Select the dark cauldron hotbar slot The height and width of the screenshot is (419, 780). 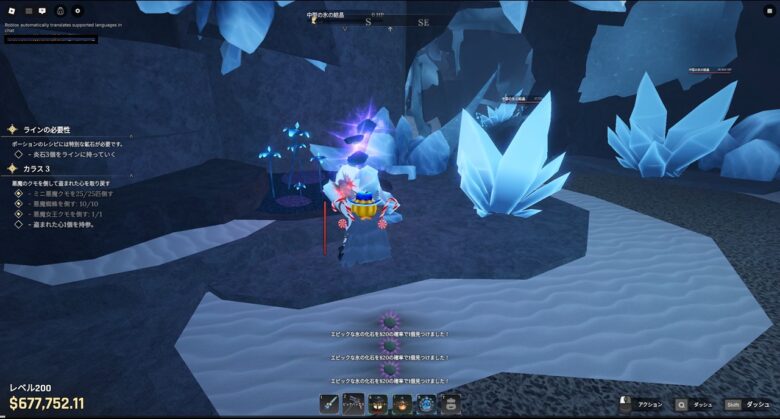[377, 403]
